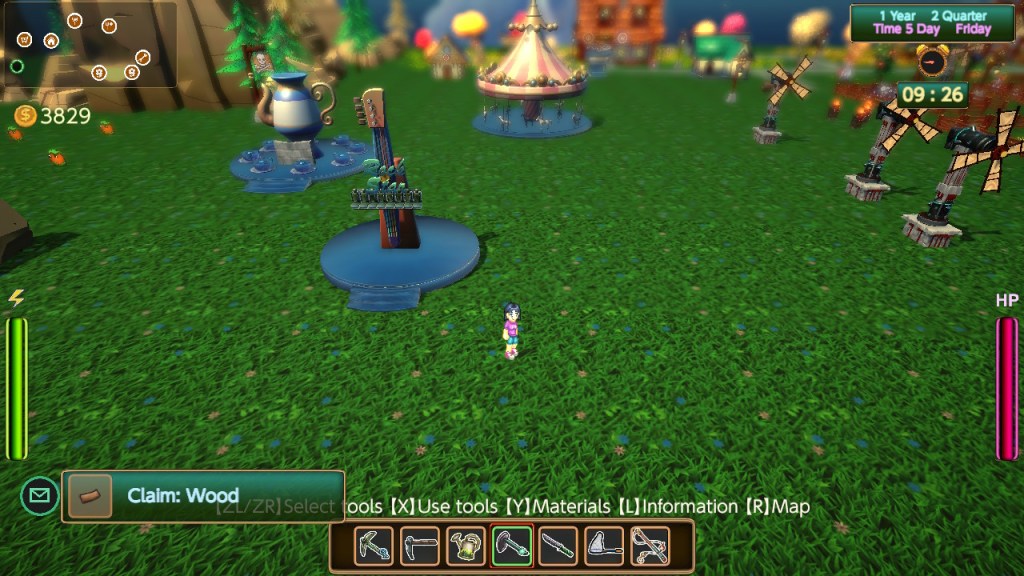
Task: Click the house marker on the minimap
Action: pyautogui.click(x=50, y=41)
